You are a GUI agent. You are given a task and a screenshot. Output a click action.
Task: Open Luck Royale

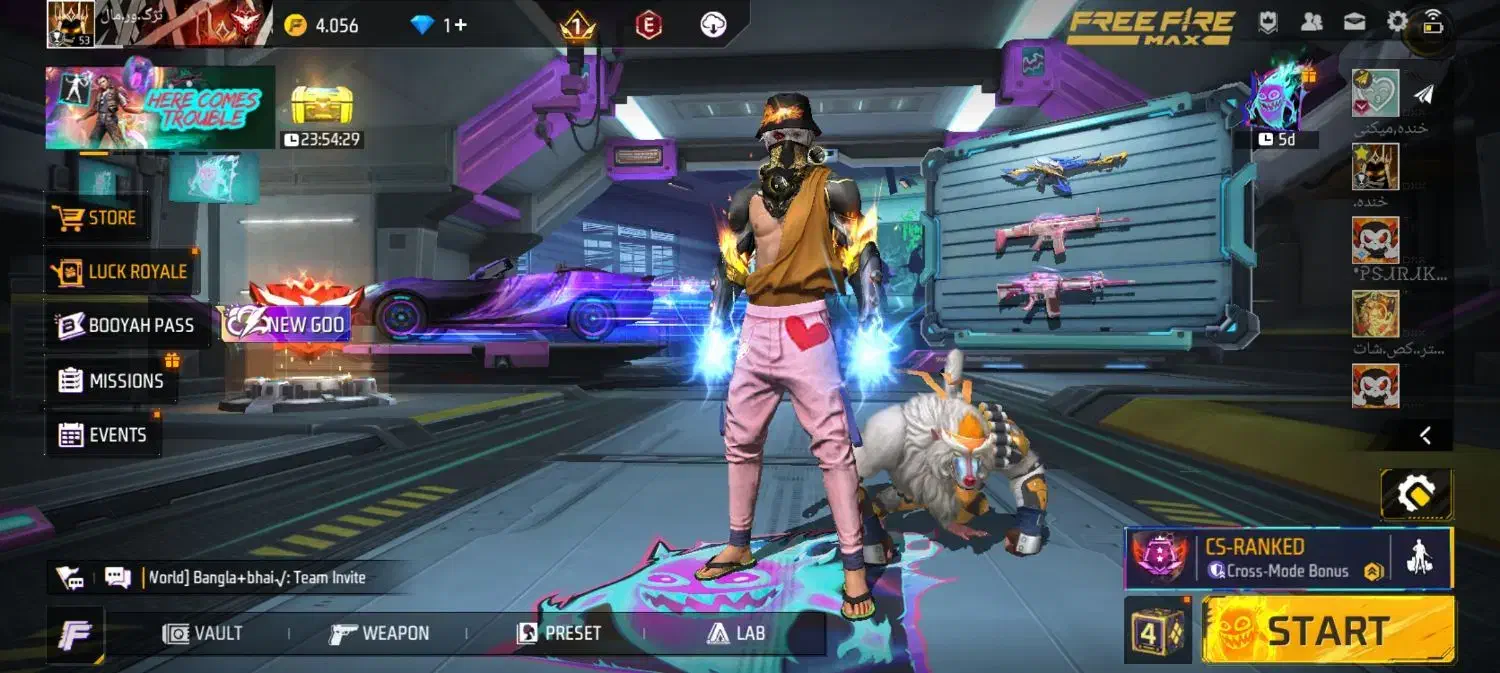(x=122, y=271)
